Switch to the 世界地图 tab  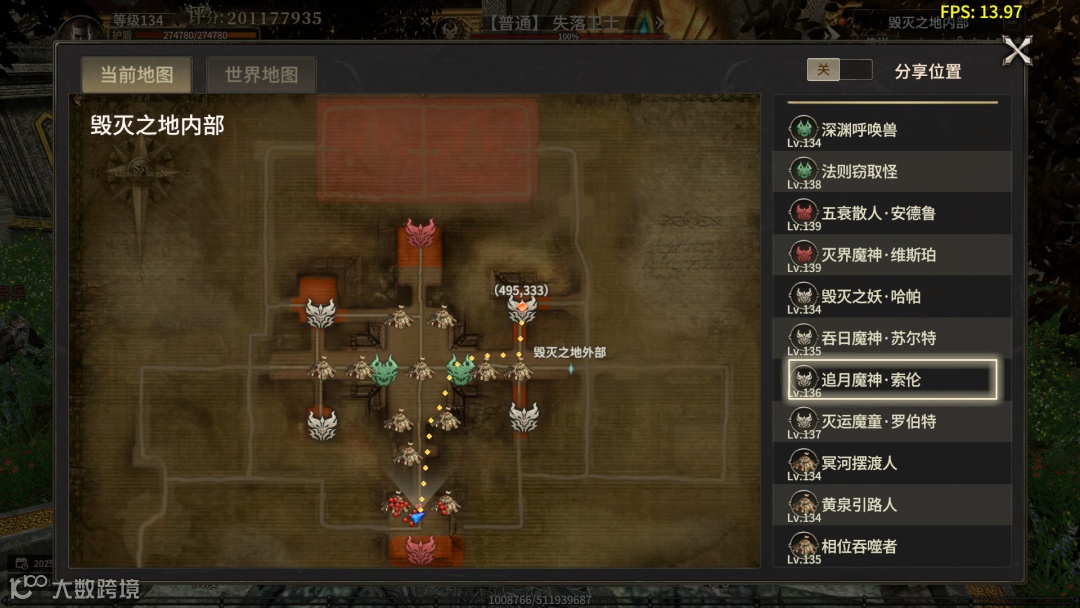click(261, 75)
